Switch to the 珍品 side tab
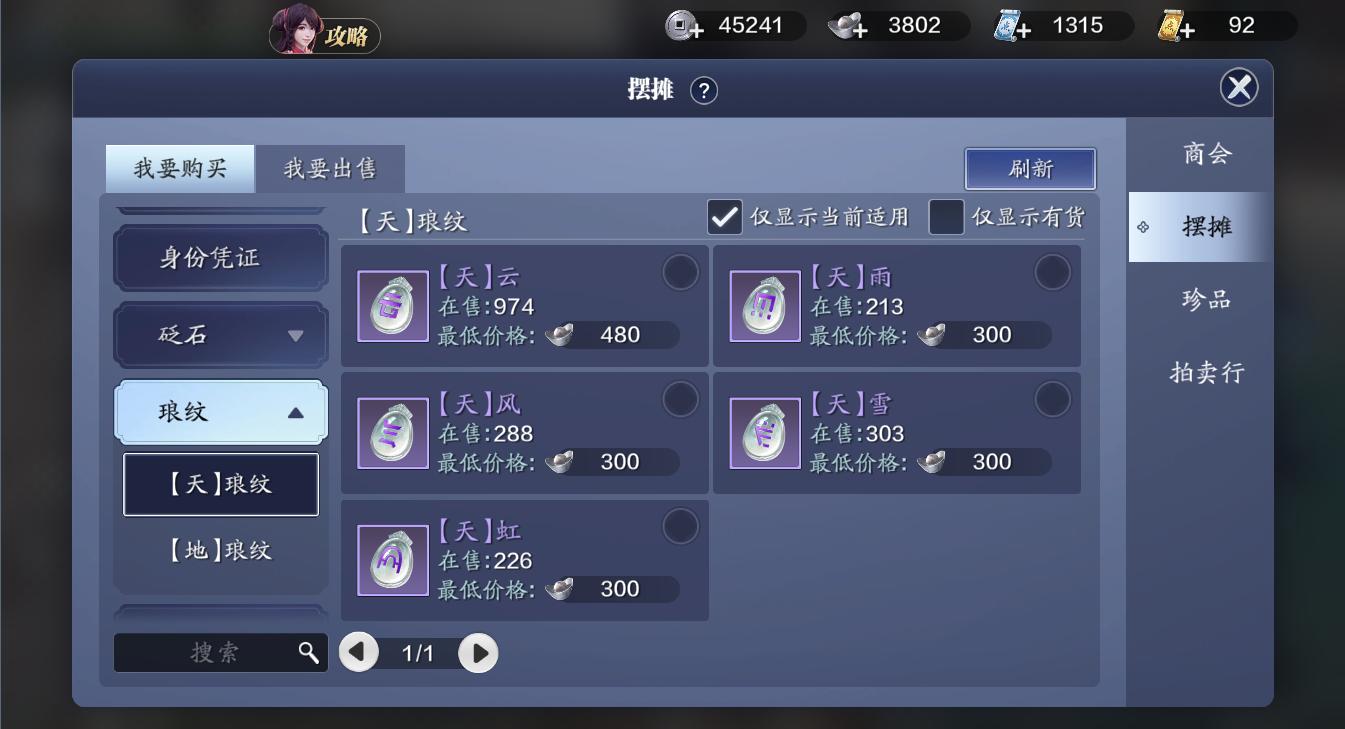 (x=1206, y=300)
